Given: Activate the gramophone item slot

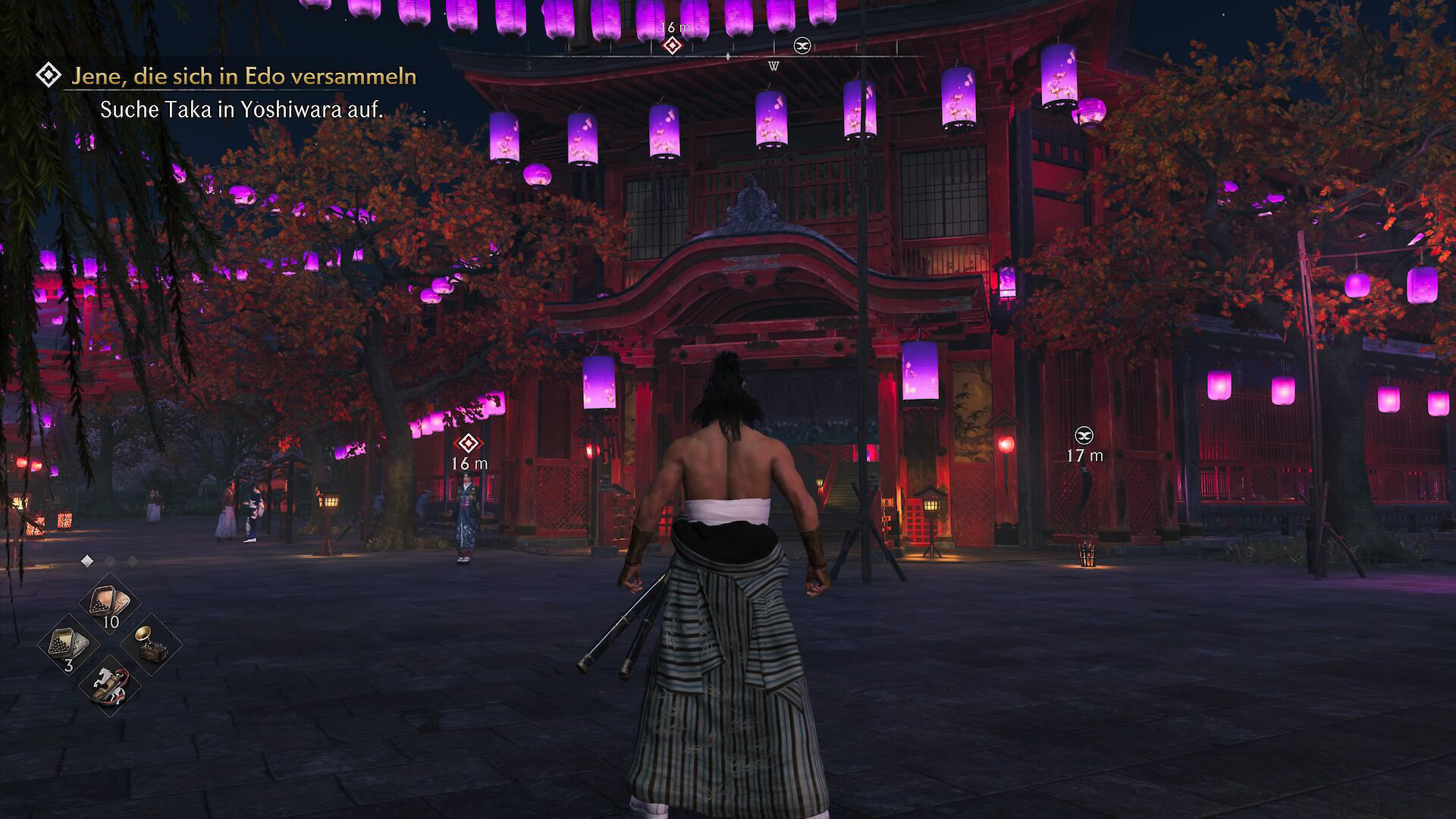Looking at the screenshot, I should tap(150, 645).
